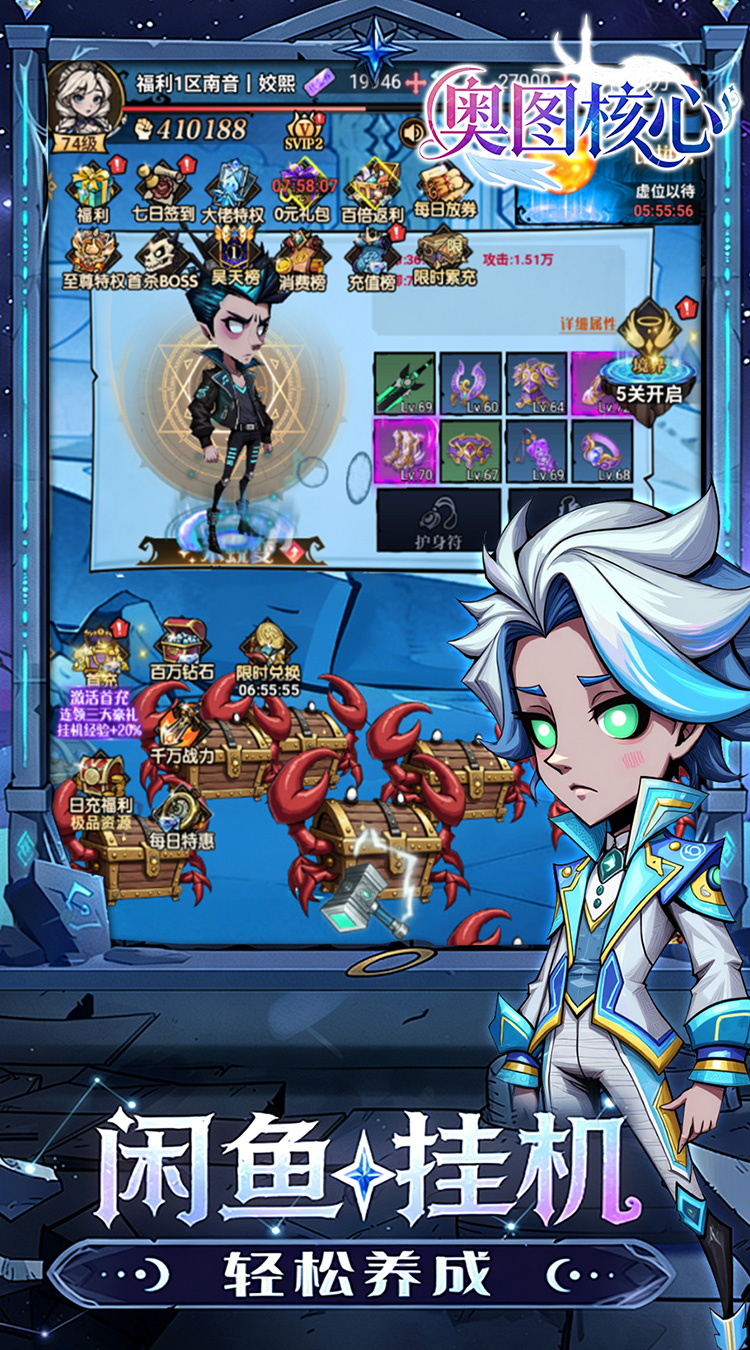Select the Lv 69 green spear weapon slot
Screen dimensions: 750x1350
click(405, 383)
